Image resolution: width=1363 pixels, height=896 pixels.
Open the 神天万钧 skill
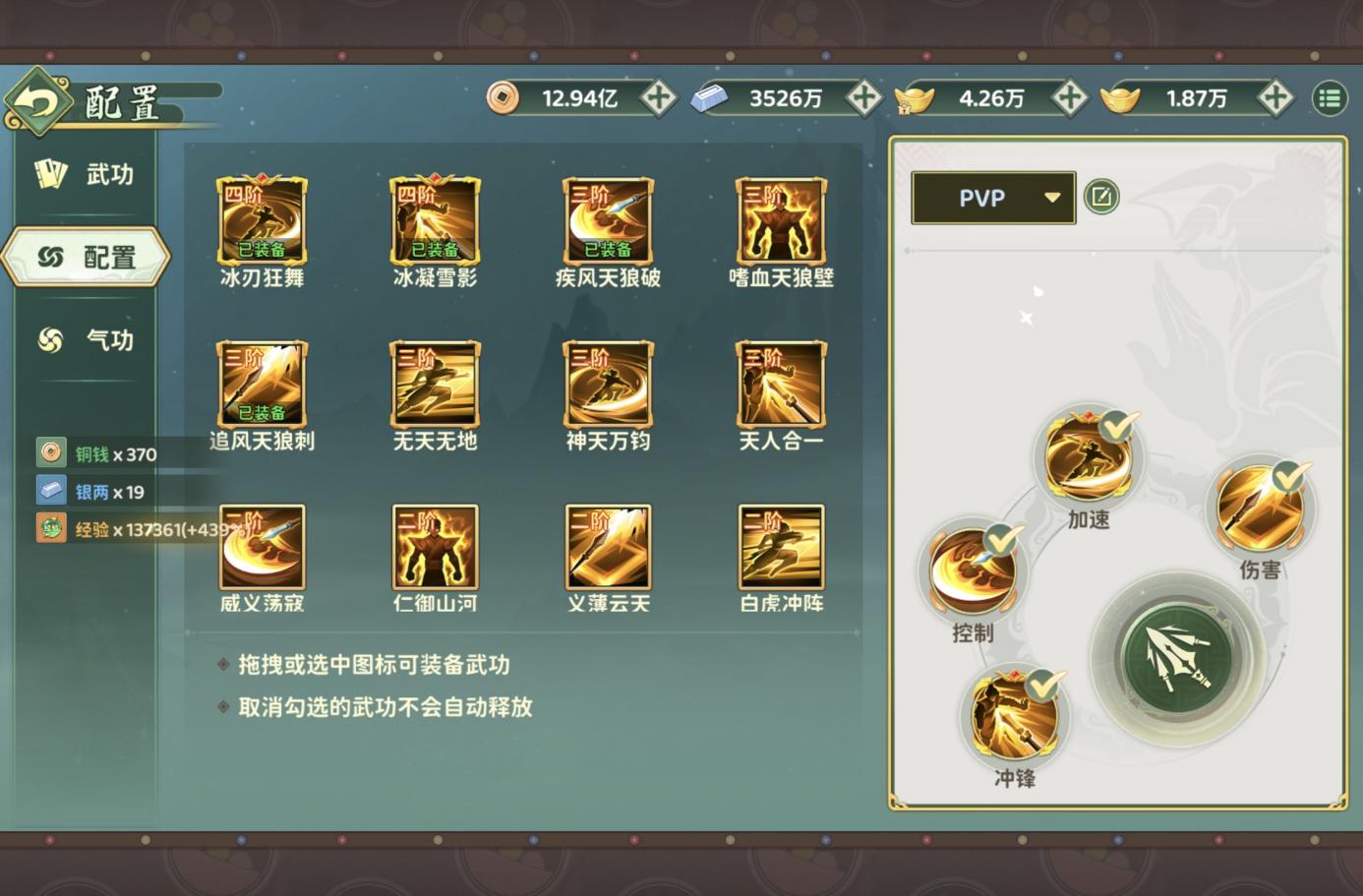[x=607, y=384]
